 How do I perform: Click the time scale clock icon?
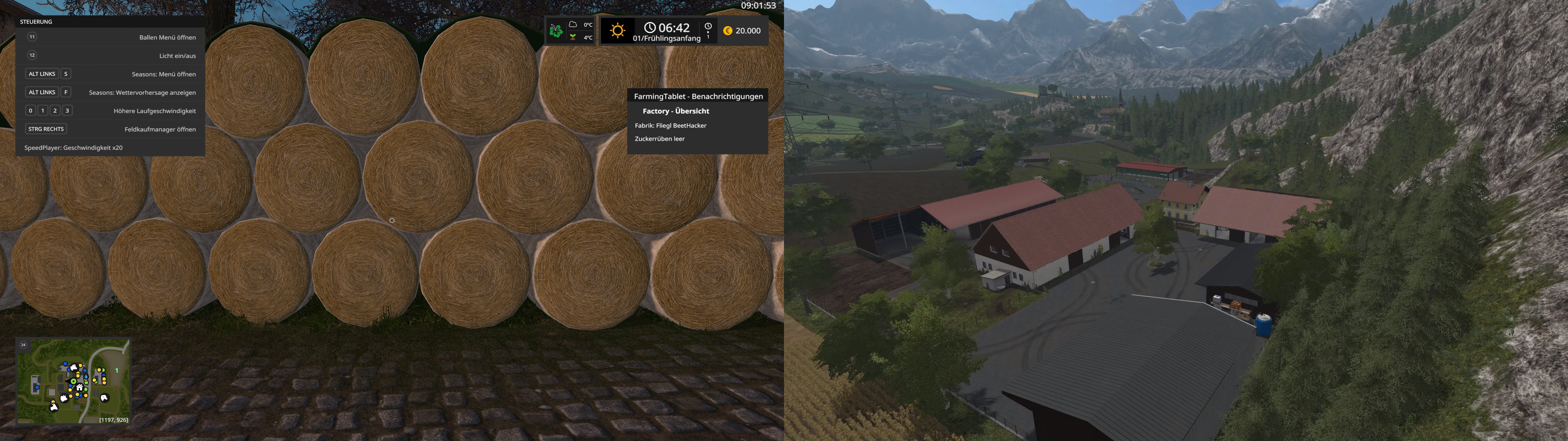click(x=708, y=27)
